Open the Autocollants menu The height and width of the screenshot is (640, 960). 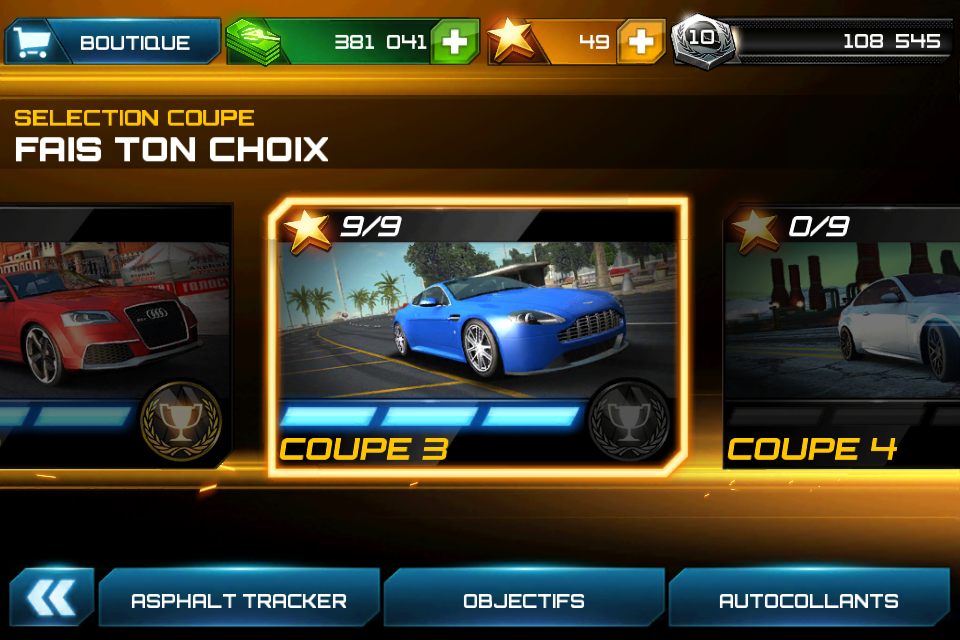808,600
